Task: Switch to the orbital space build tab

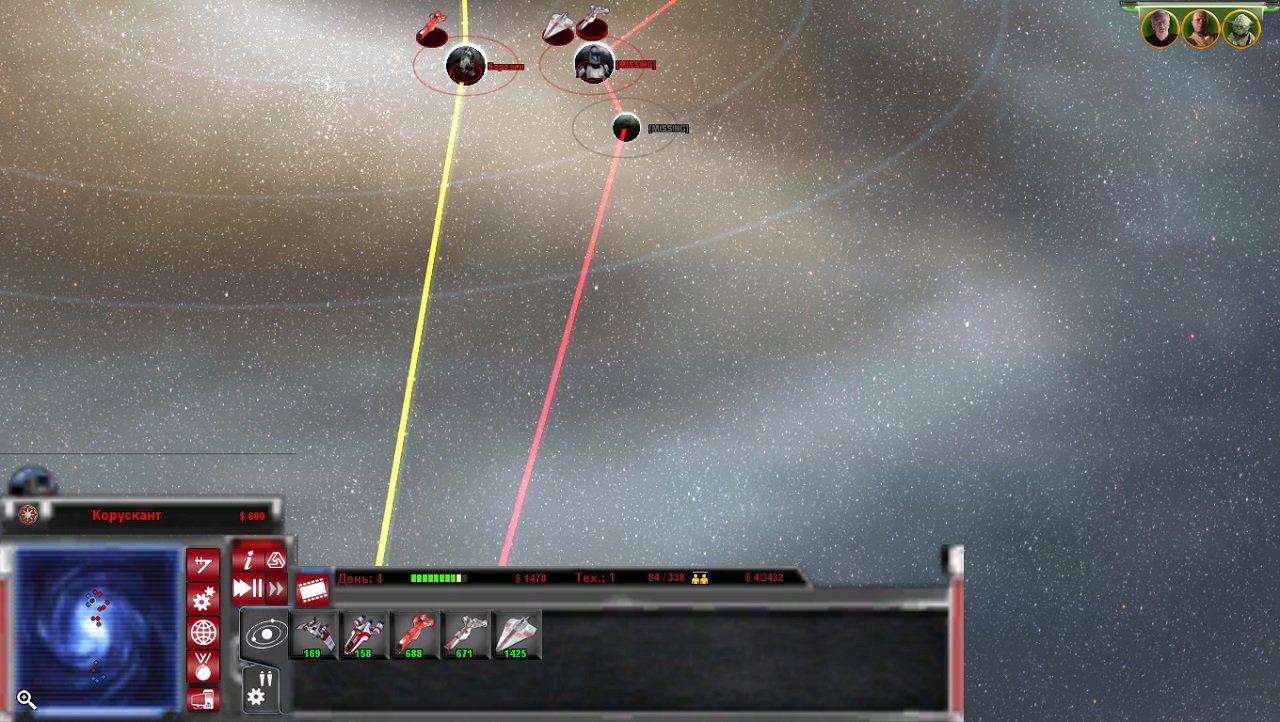Action: [x=266, y=634]
